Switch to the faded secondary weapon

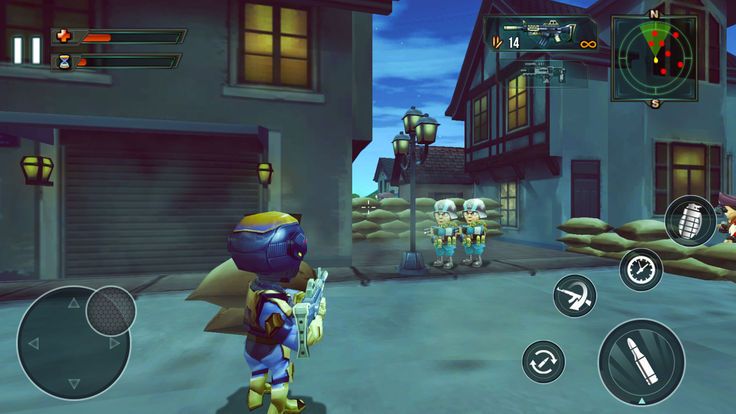coord(545,72)
